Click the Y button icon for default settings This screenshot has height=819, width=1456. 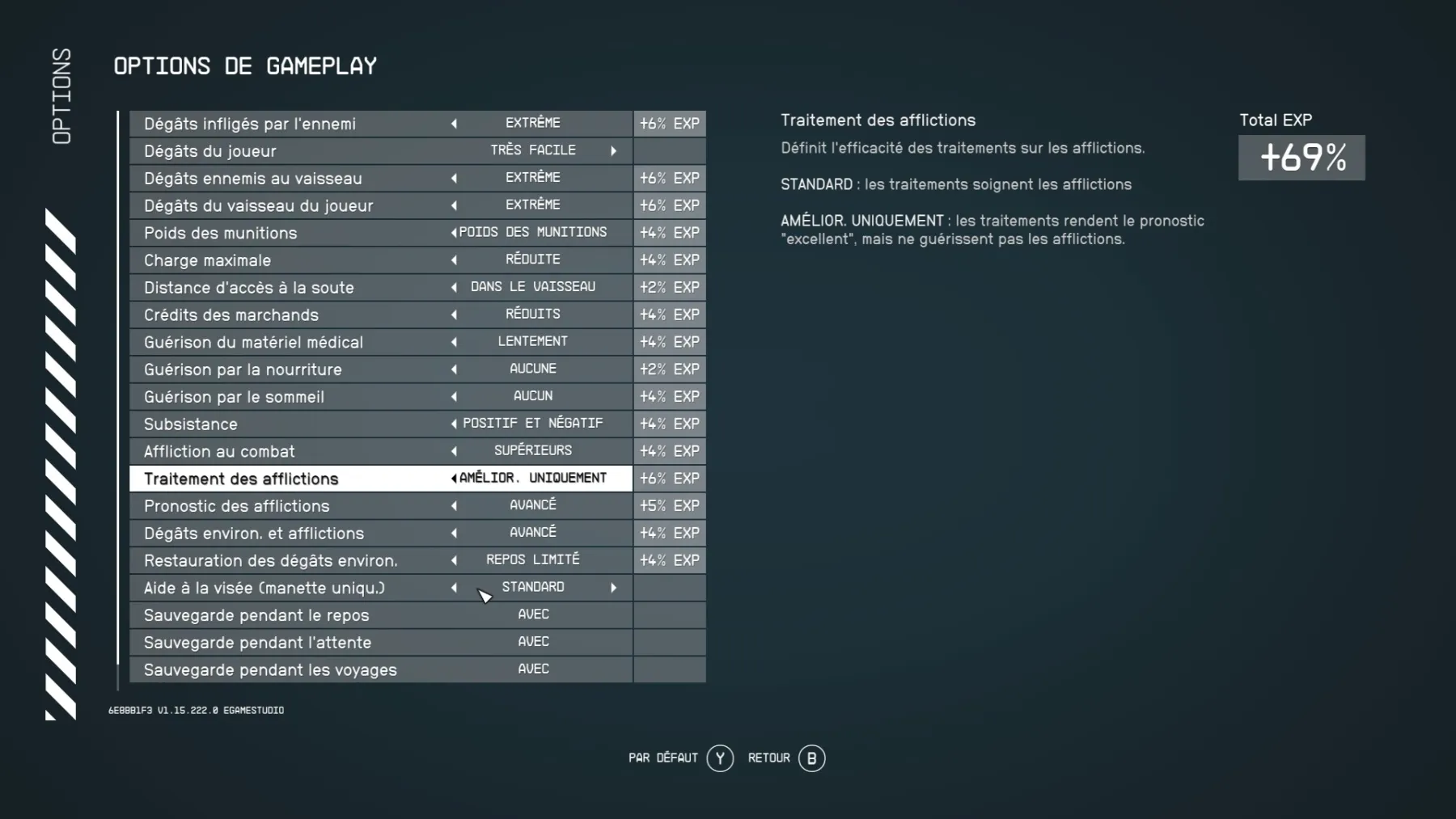coord(718,758)
